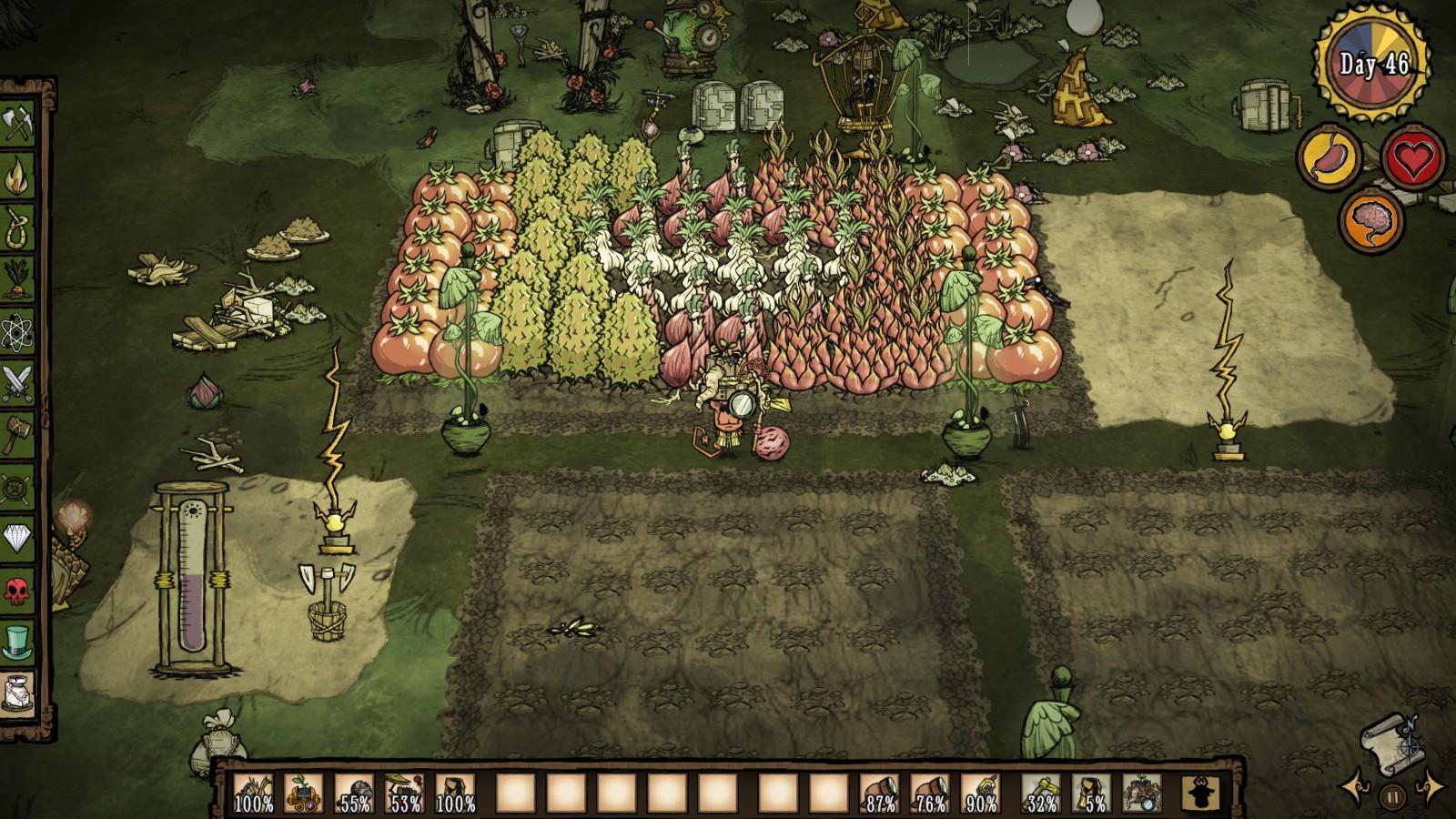This screenshot has height=819, width=1456.
Task: Open the Dress green top hat tab
Action: [x=18, y=642]
